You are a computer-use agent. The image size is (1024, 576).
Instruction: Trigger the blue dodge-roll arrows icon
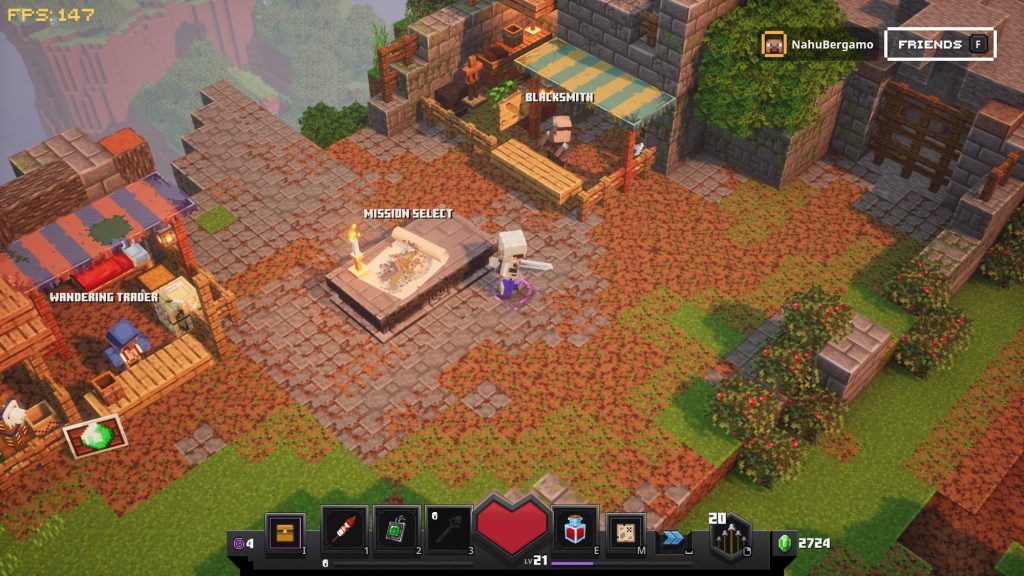[675, 538]
